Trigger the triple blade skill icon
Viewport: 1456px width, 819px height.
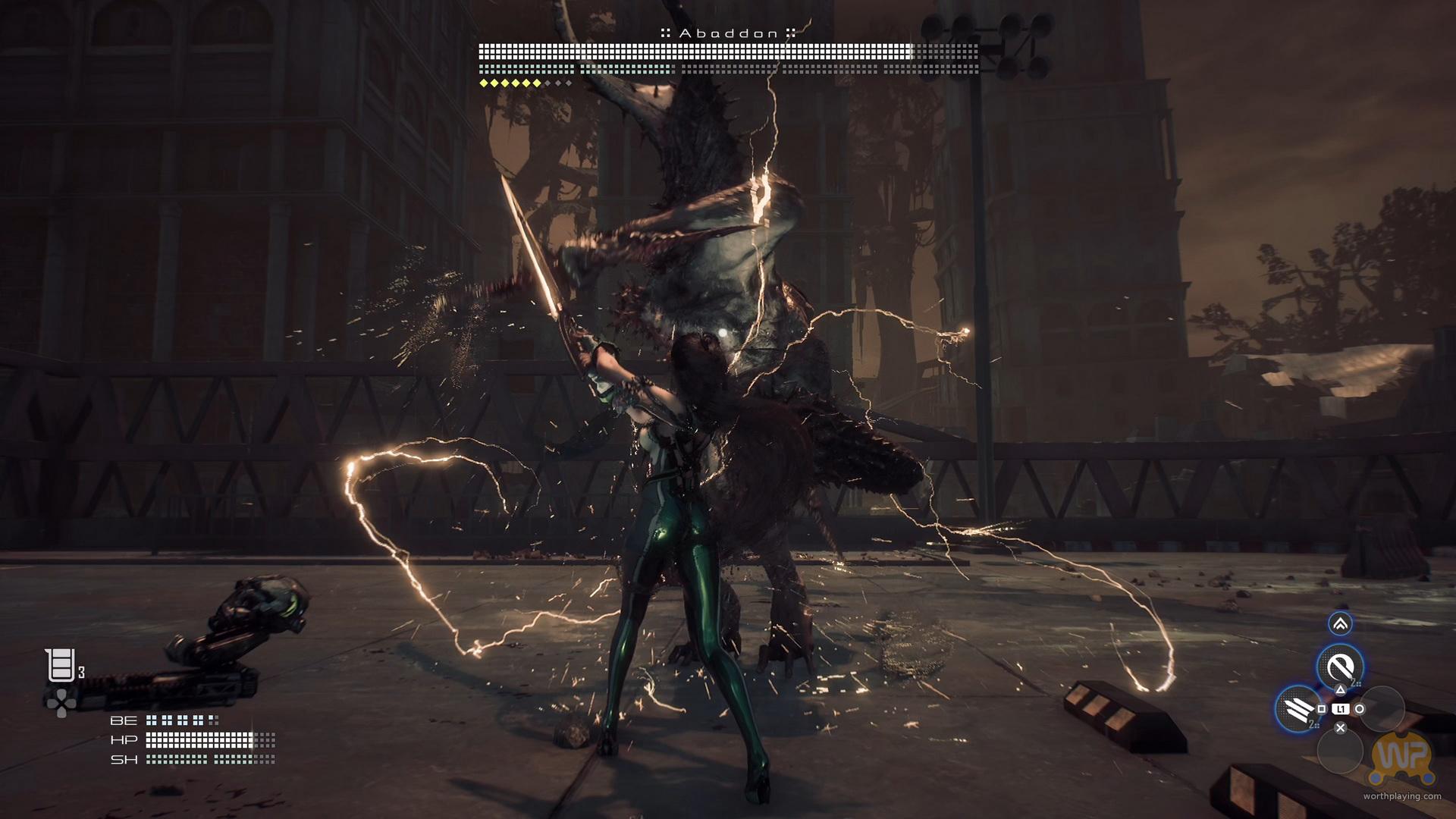[x=1297, y=708]
